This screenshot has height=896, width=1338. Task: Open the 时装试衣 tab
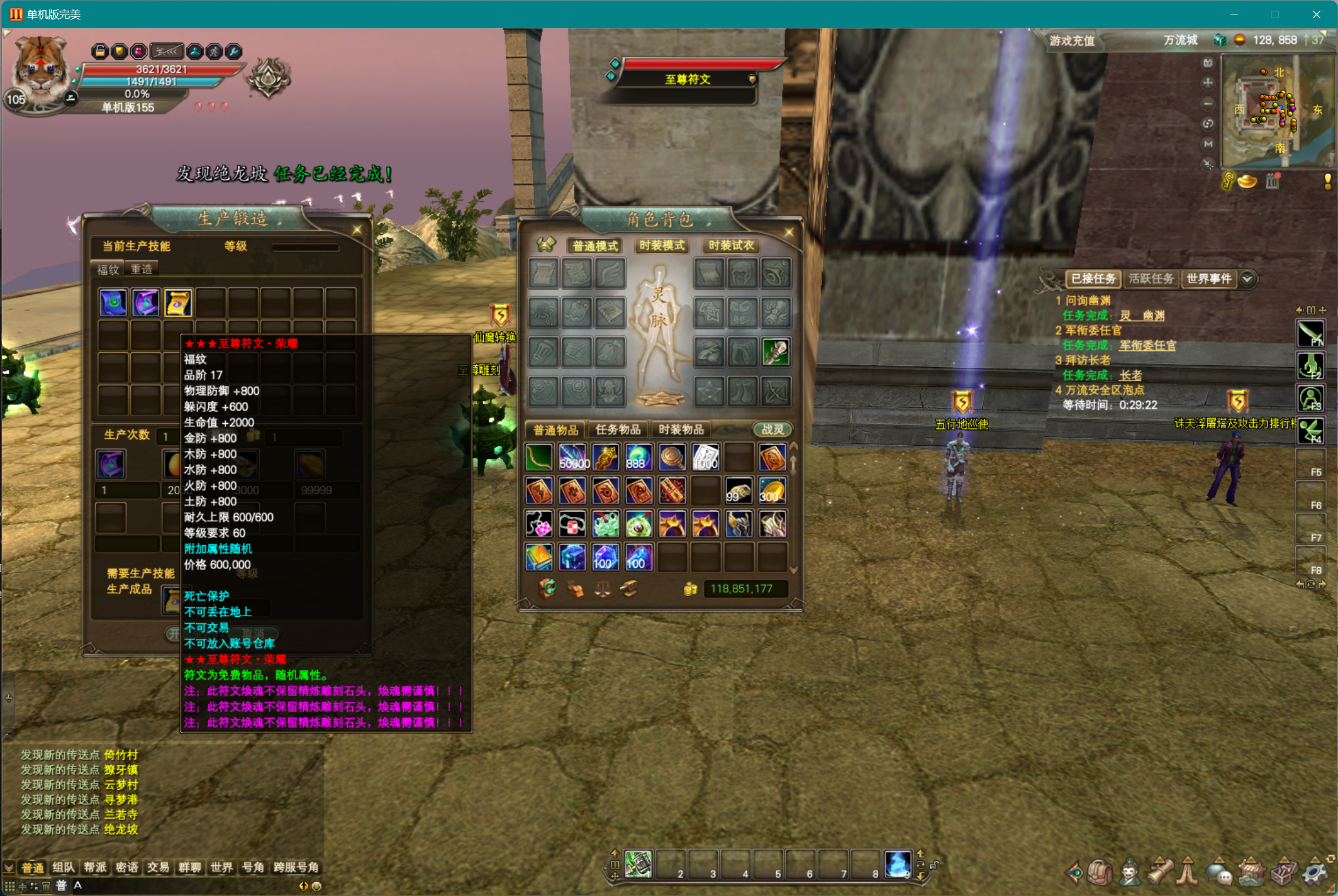[731, 246]
